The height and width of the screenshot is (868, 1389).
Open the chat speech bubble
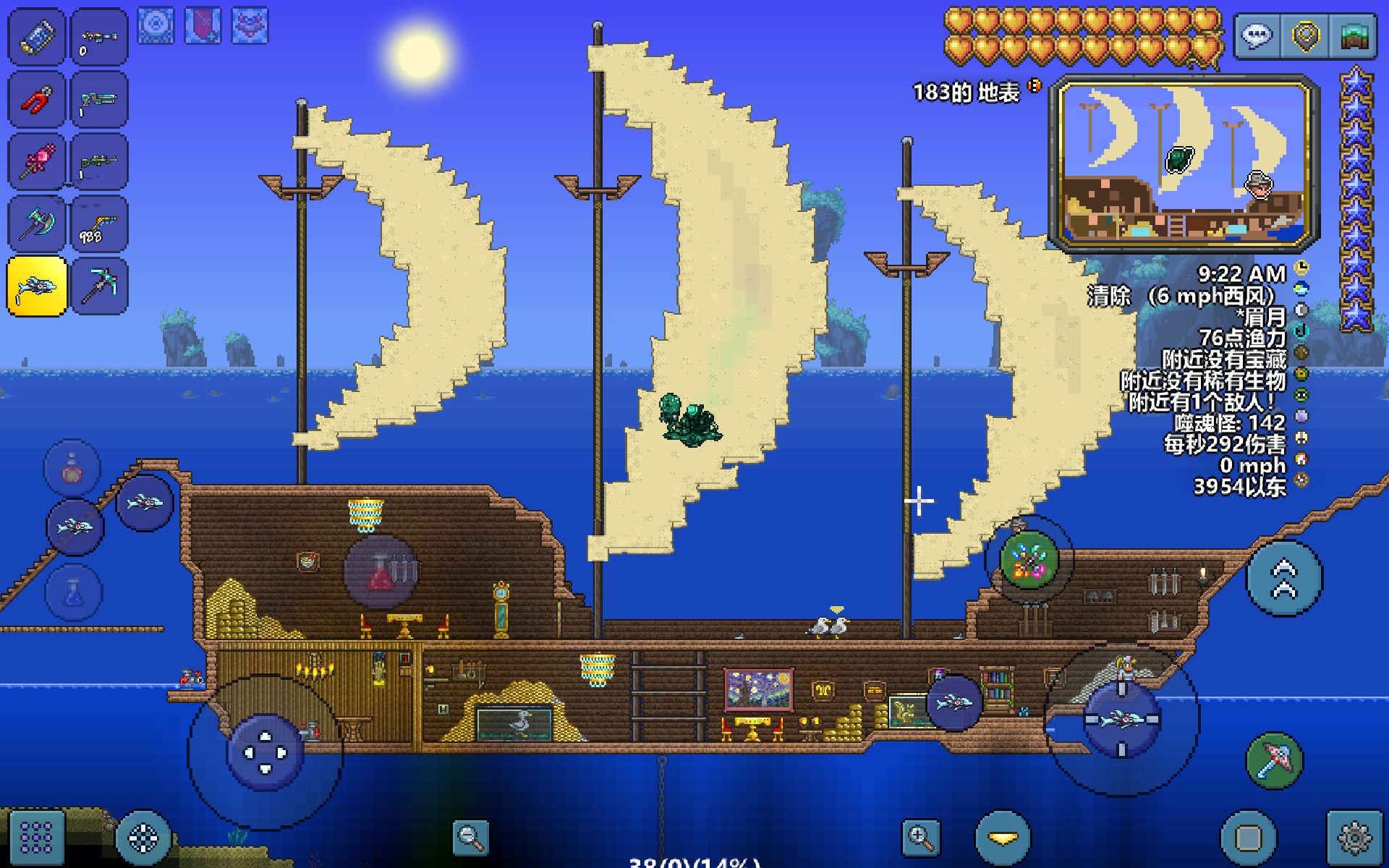tap(1257, 36)
